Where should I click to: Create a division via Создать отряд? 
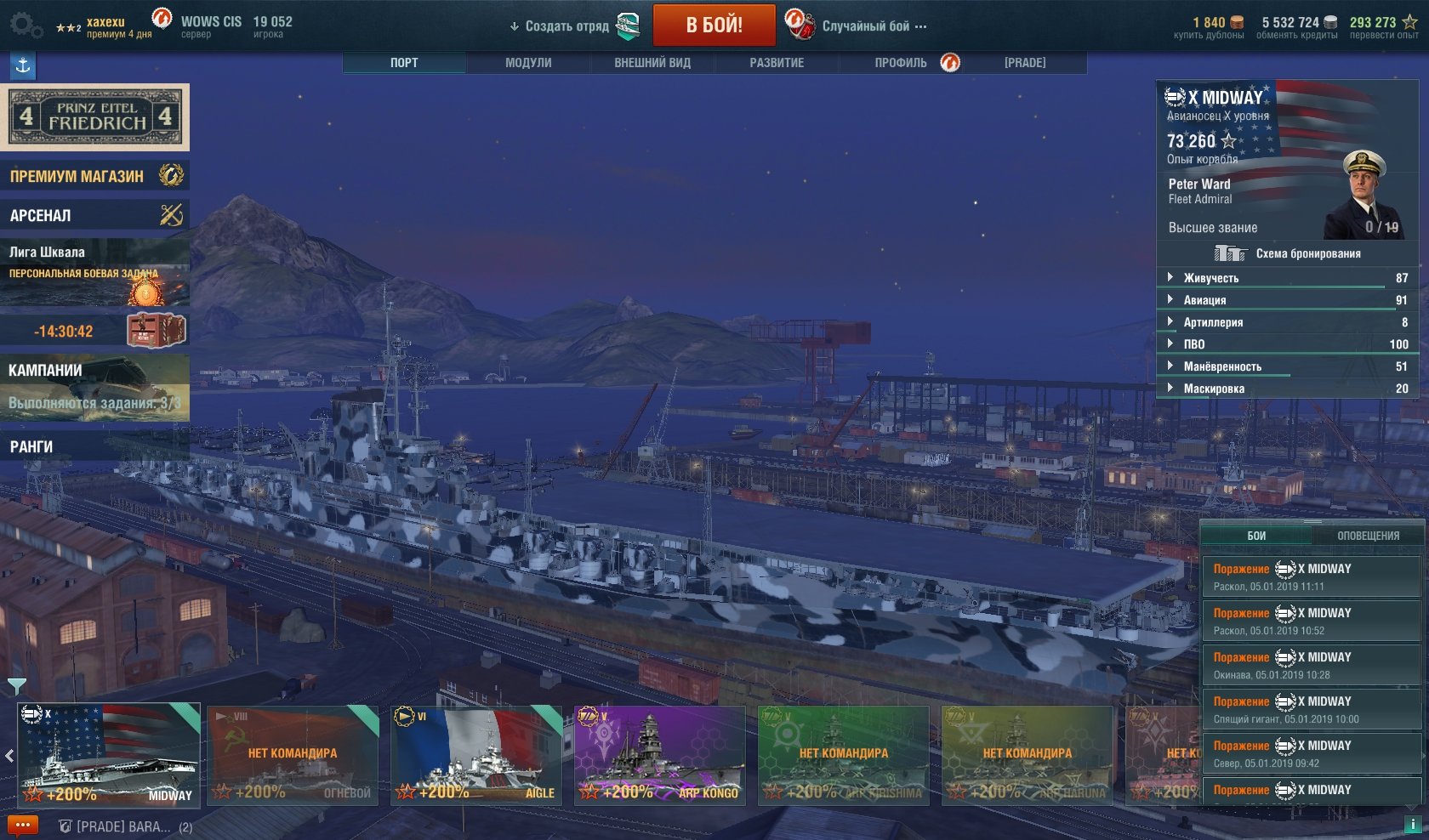point(566,26)
